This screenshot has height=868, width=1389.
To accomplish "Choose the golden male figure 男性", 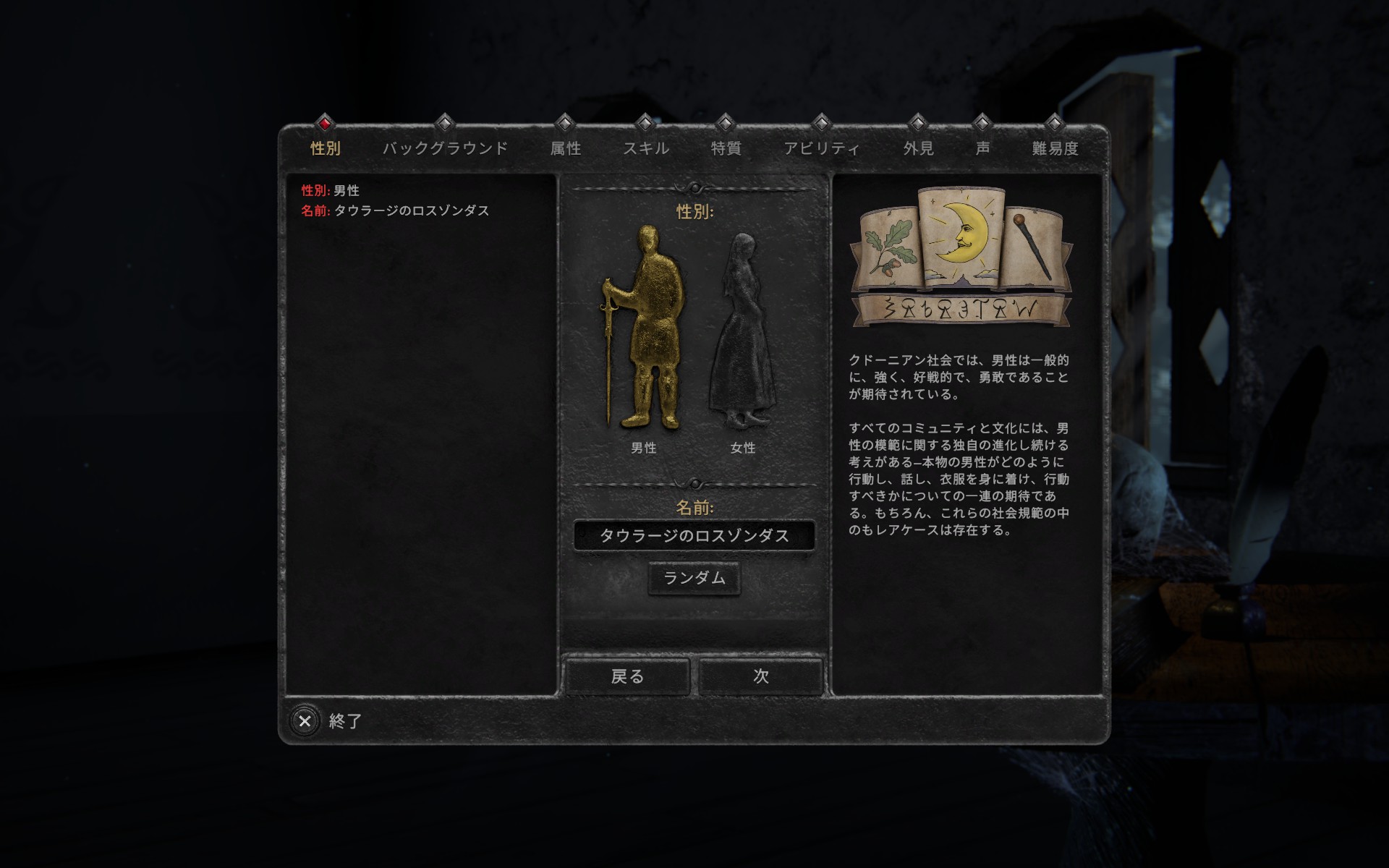I will 645,329.
